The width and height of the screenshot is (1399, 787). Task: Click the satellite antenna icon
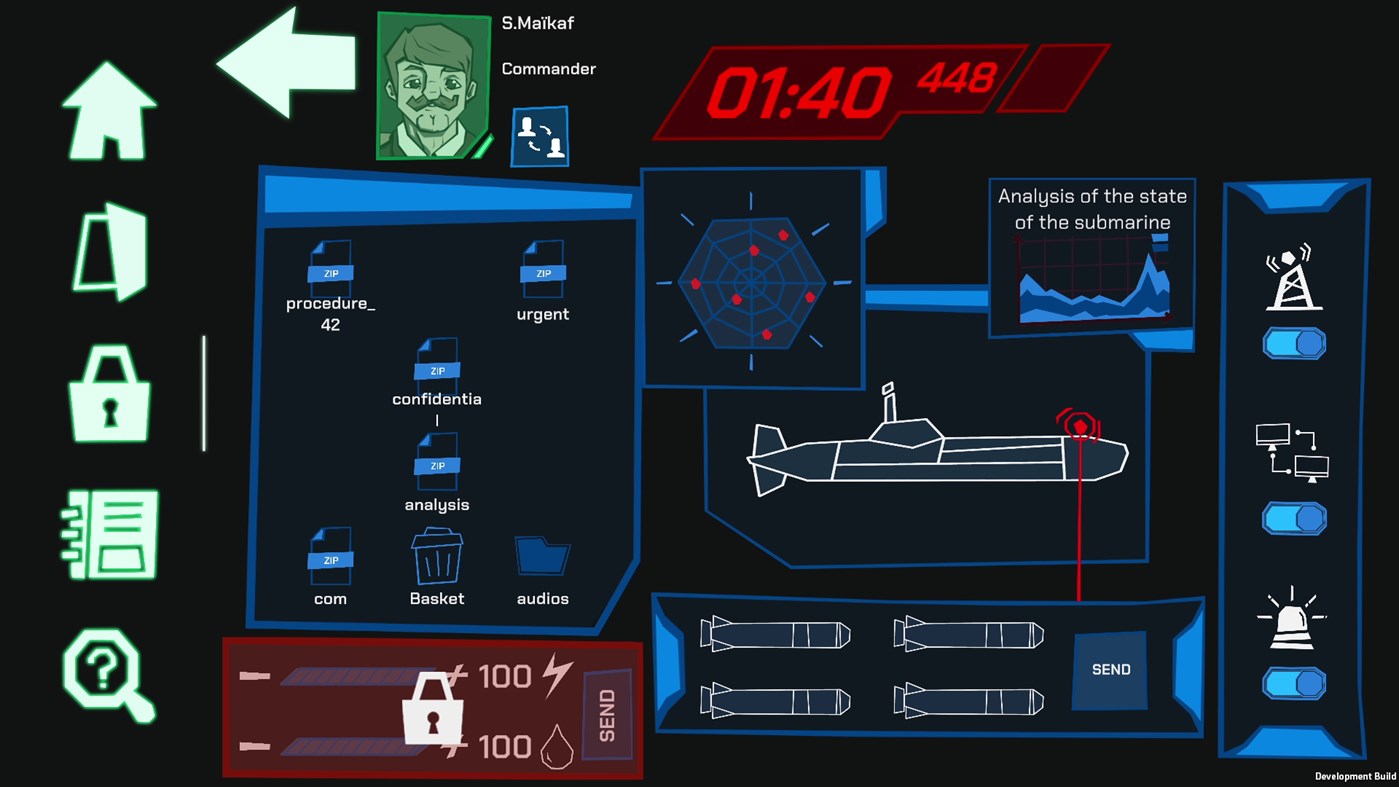click(1294, 278)
